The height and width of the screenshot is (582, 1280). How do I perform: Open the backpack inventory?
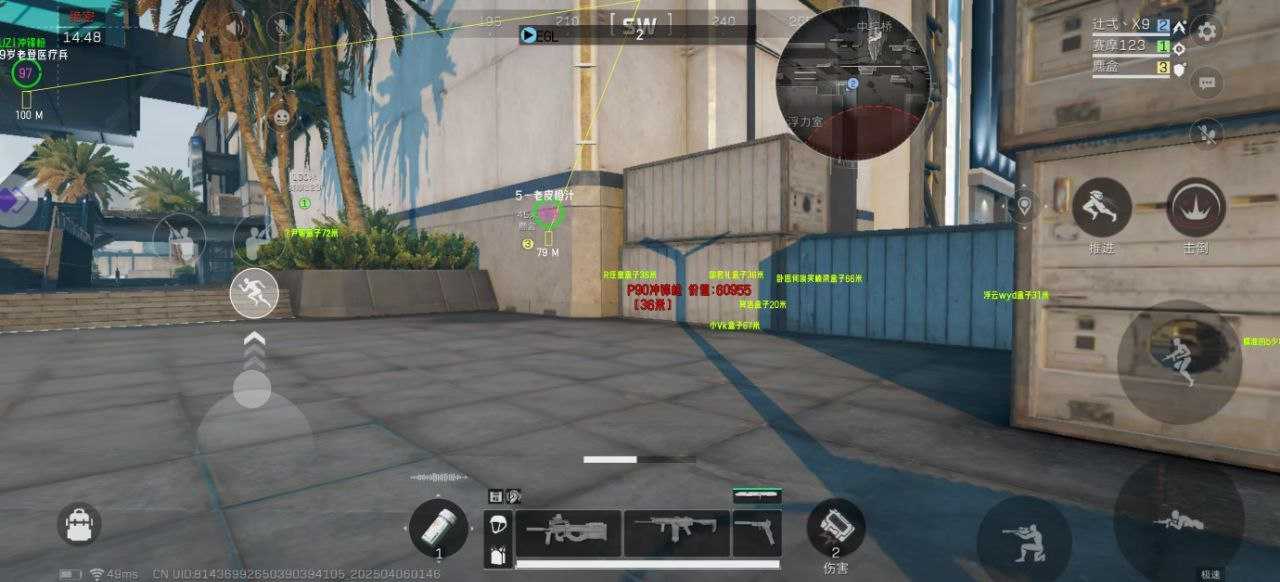(78, 523)
